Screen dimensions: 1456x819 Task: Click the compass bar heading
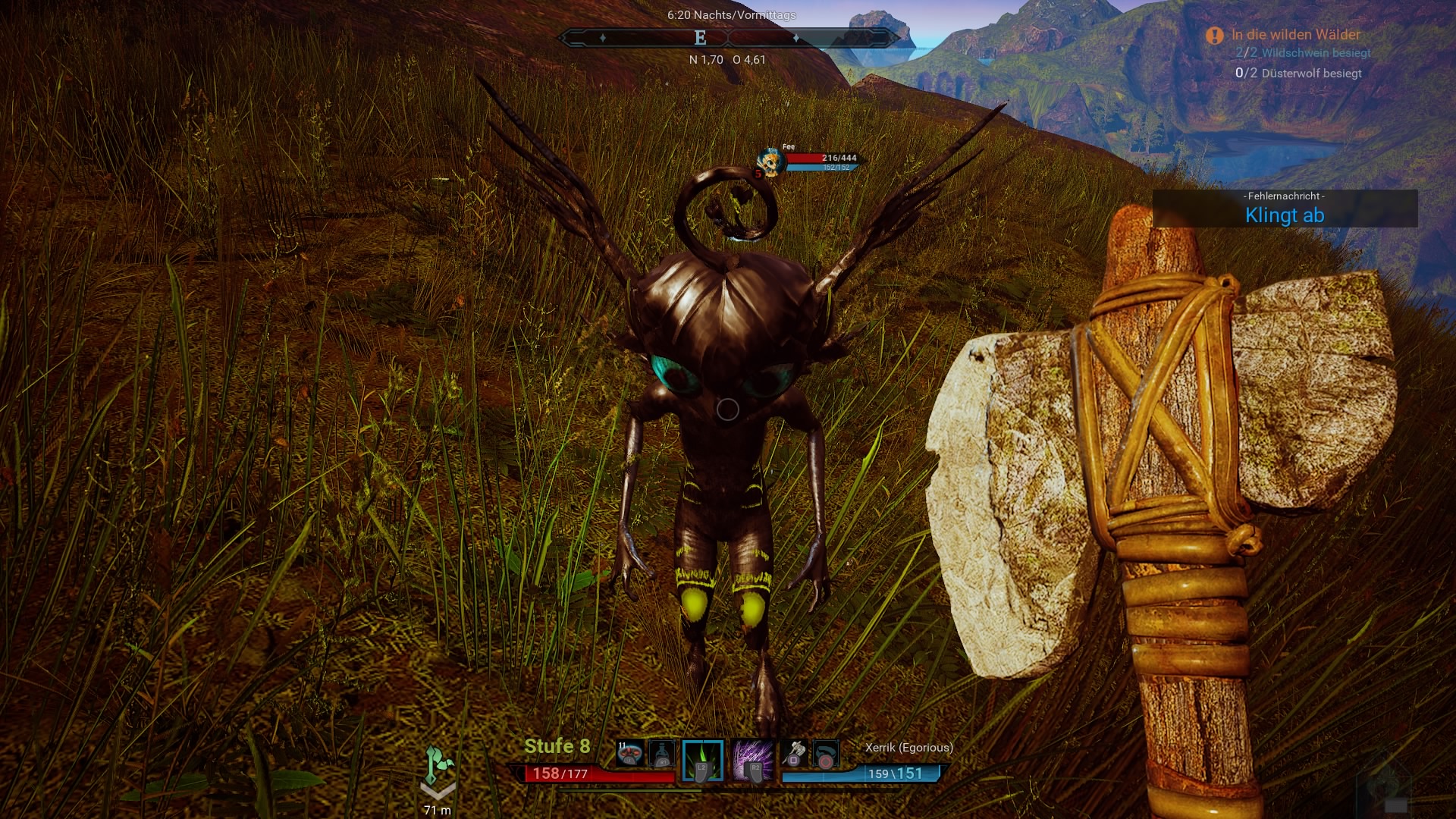[700, 38]
